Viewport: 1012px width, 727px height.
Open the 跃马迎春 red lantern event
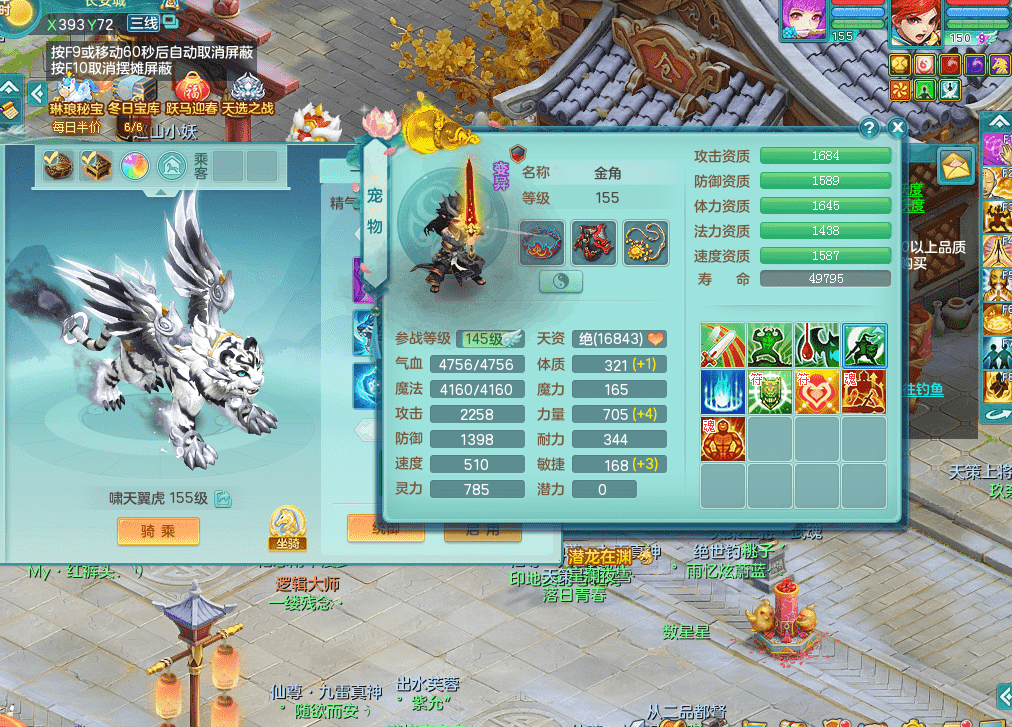[190, 92]
